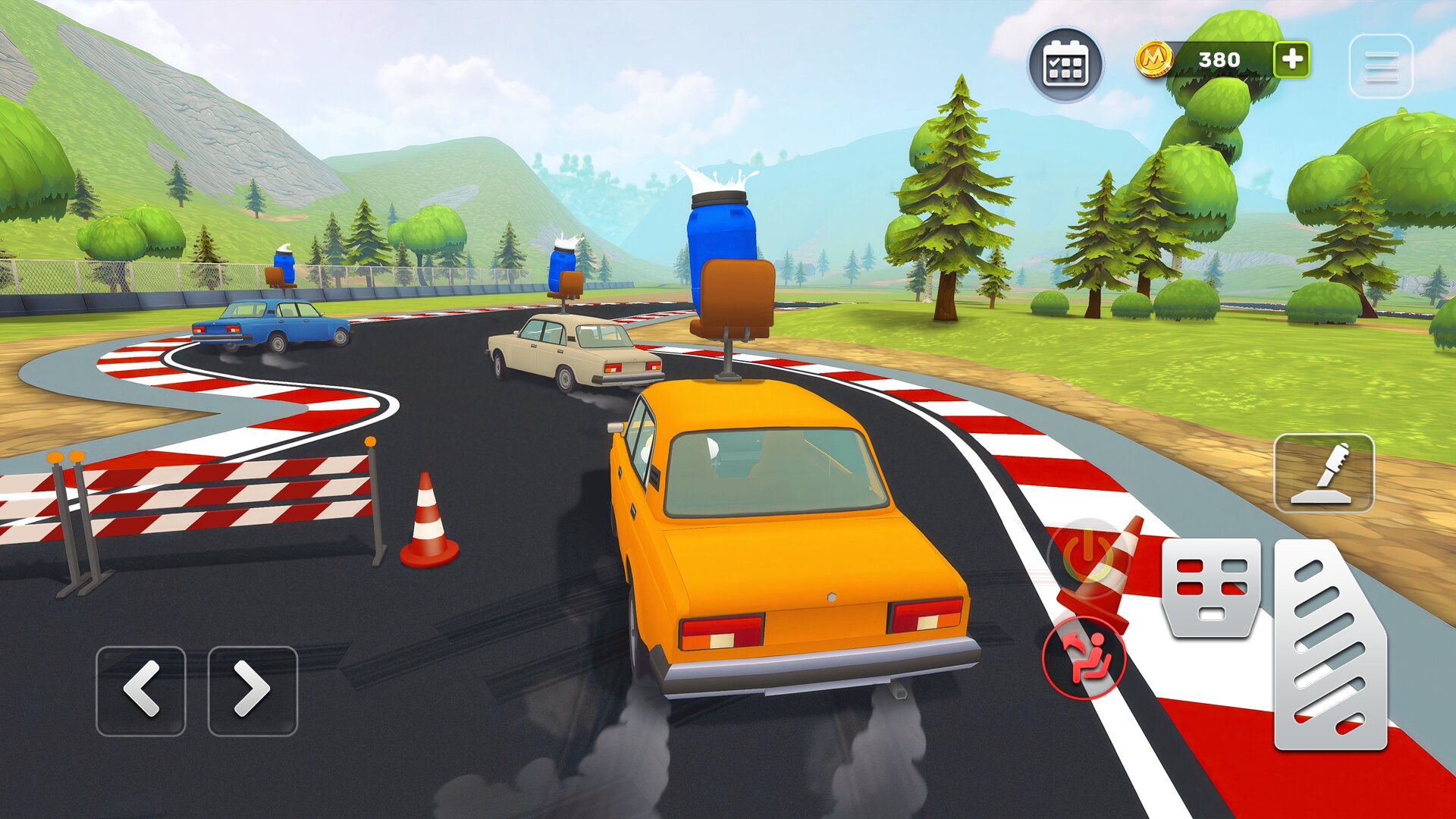The height and width of the screenshot is (819, 1456).
Task: Steer right with the right arrow
Action: coord(253,690)
